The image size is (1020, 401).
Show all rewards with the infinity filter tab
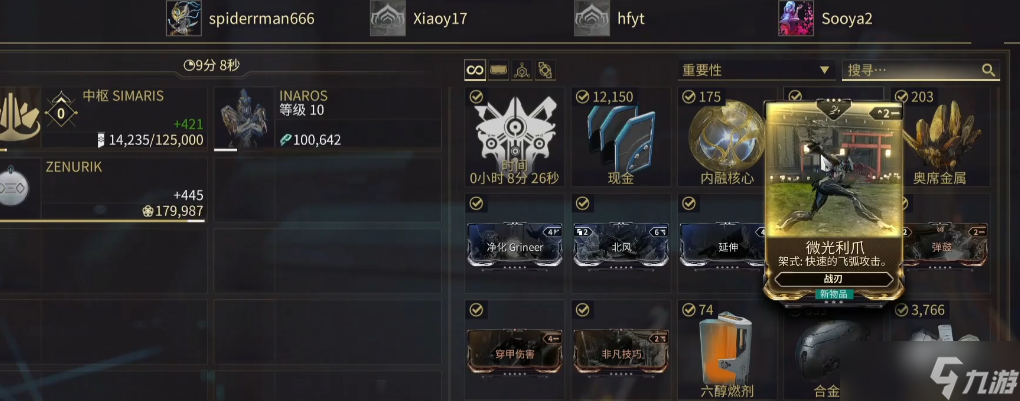tap(475, 70)
